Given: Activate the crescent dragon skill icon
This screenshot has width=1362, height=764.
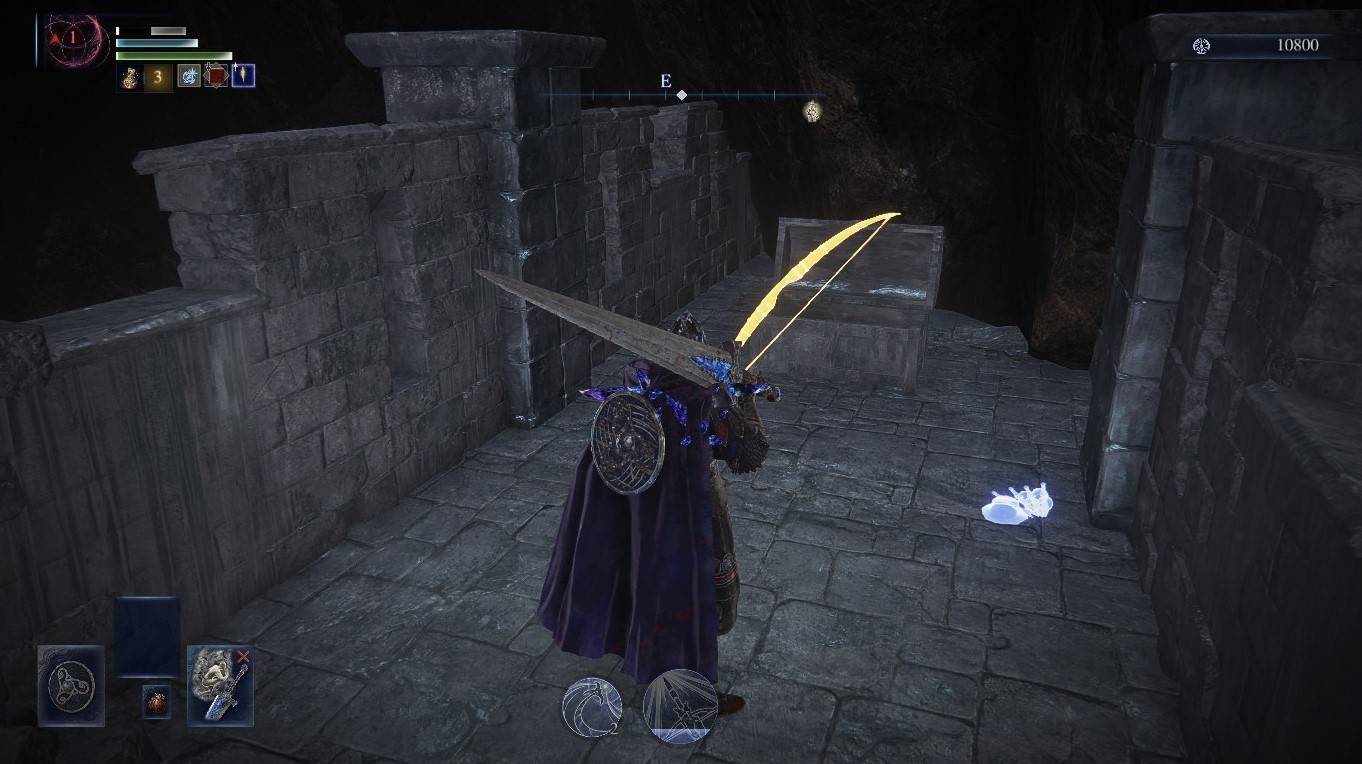Looking at the screenshot, I should [x=592, y=703].
